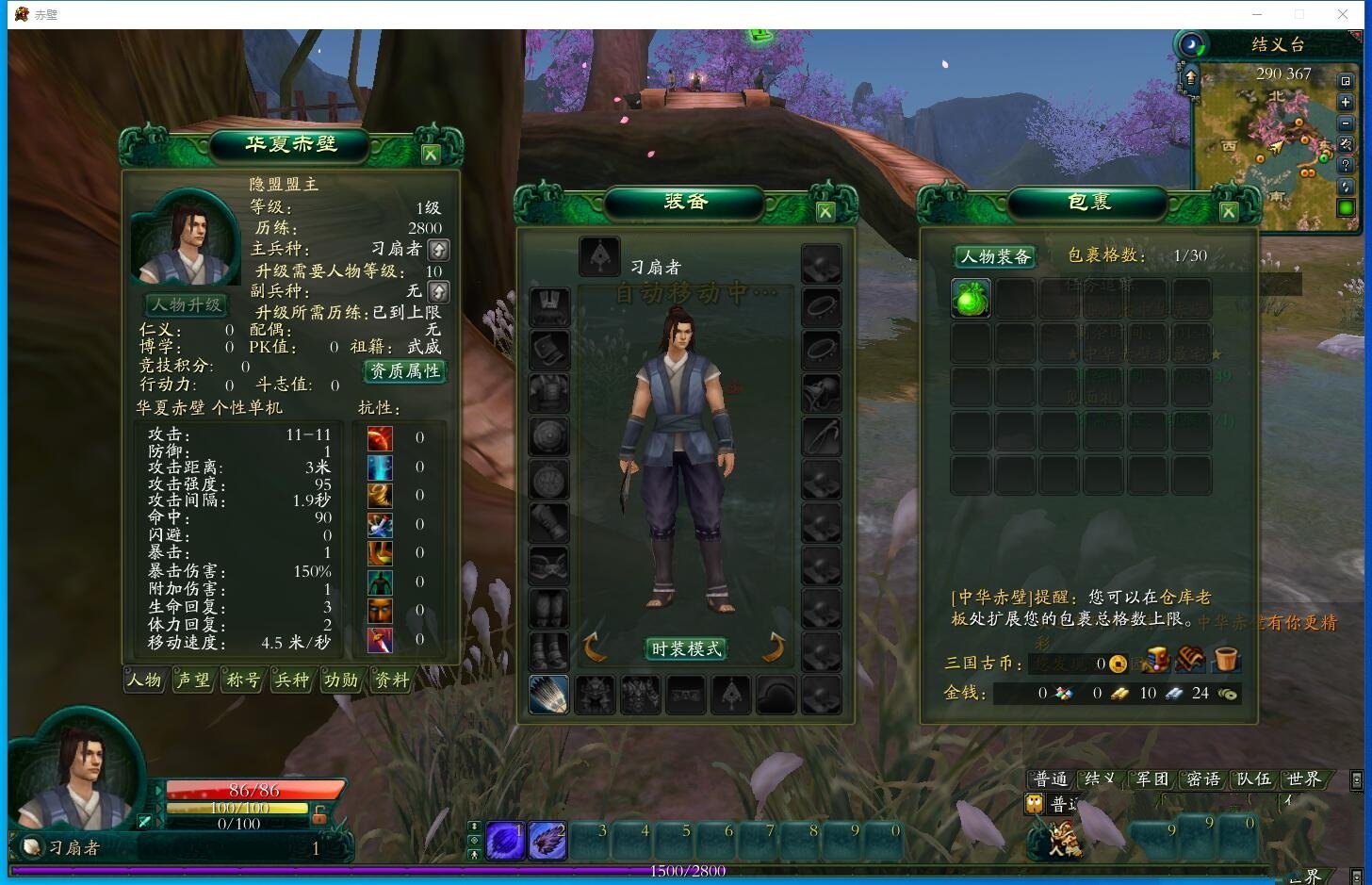The width and height of the screenshot is (1372, 885).
Task: Switch to the 声望 reputation tab
Action: [x=193, y=680]
